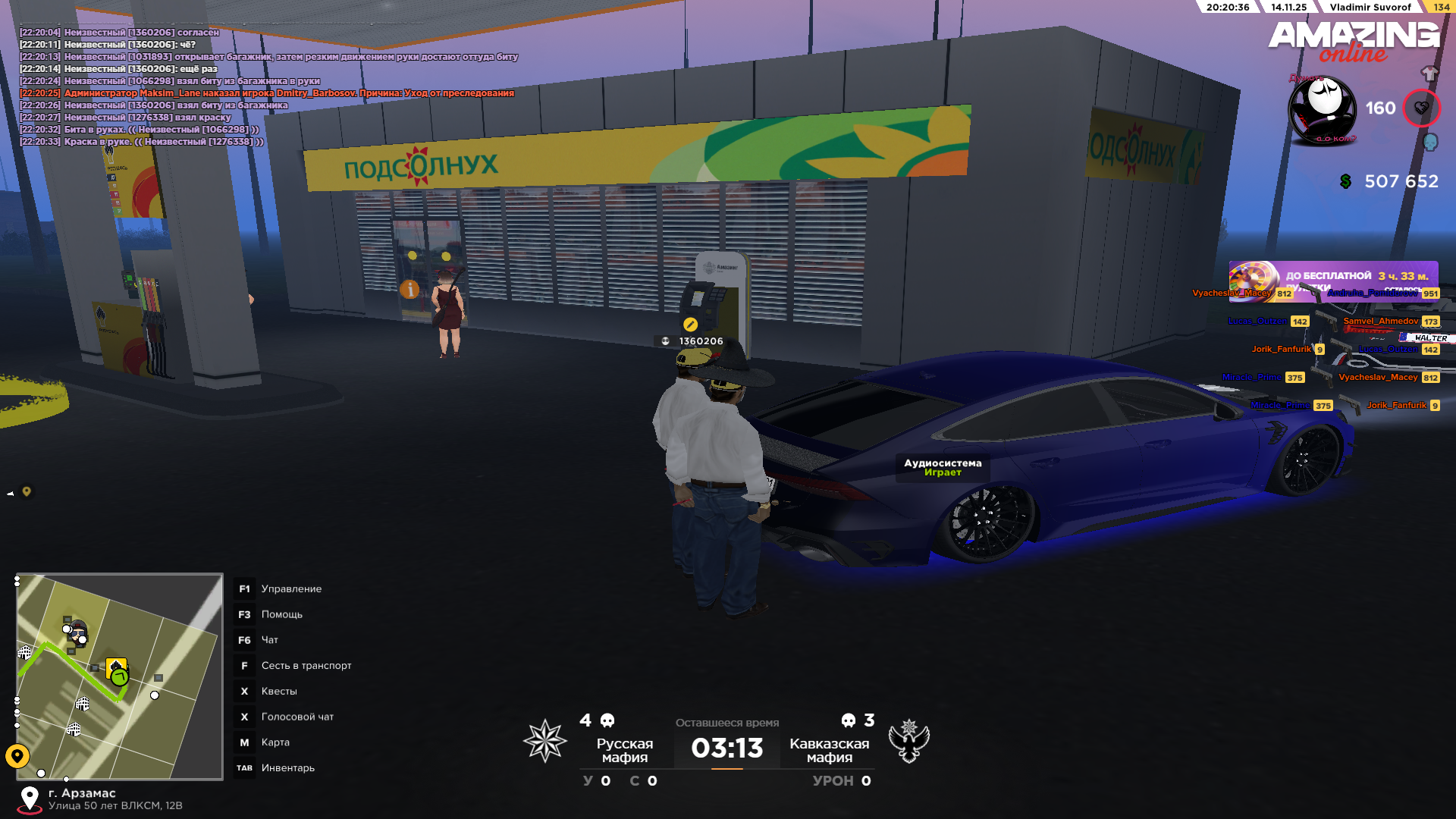1456x819 pixels.
Task: Click the Аудиосистема car audio label
Action: [943, 467]
